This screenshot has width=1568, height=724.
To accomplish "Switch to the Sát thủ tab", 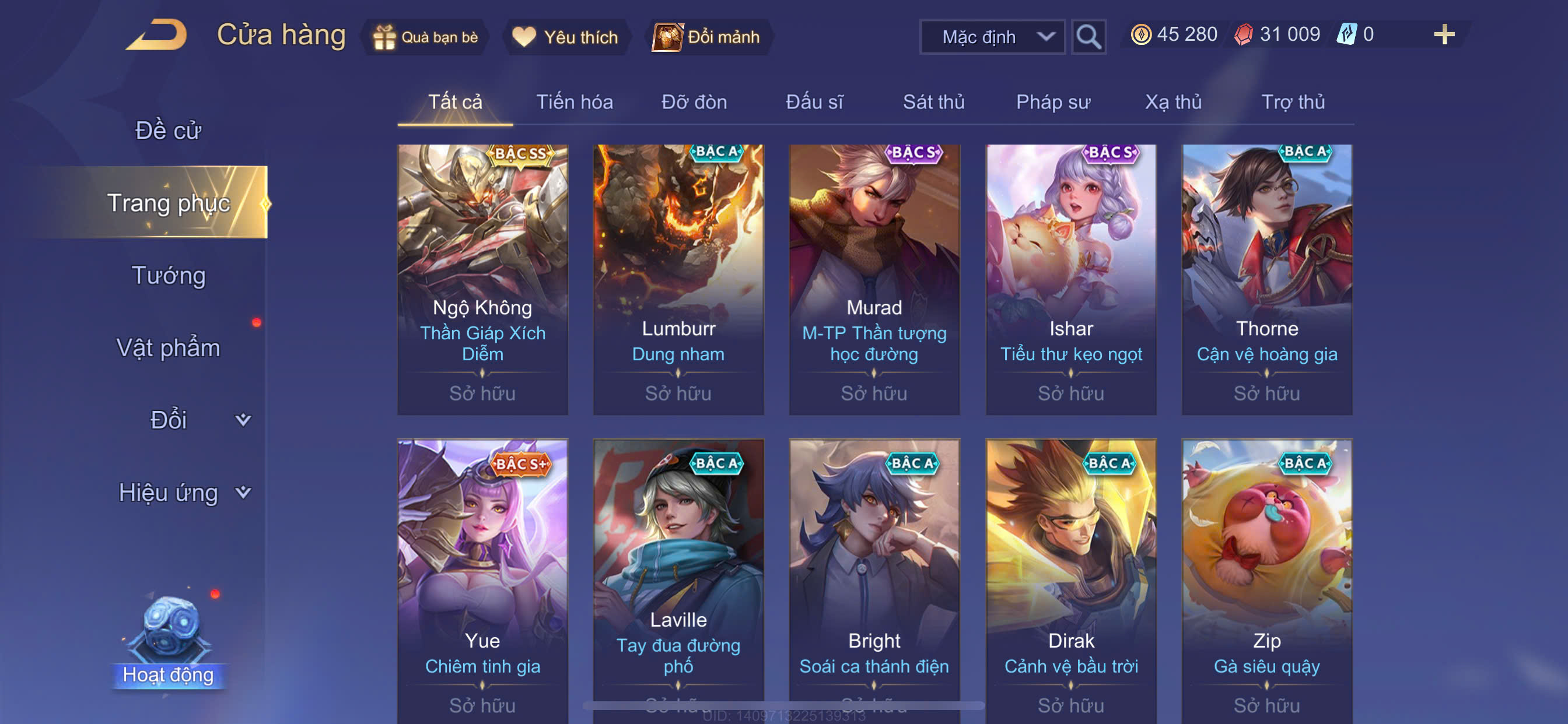I will click(x=933, y=102).
